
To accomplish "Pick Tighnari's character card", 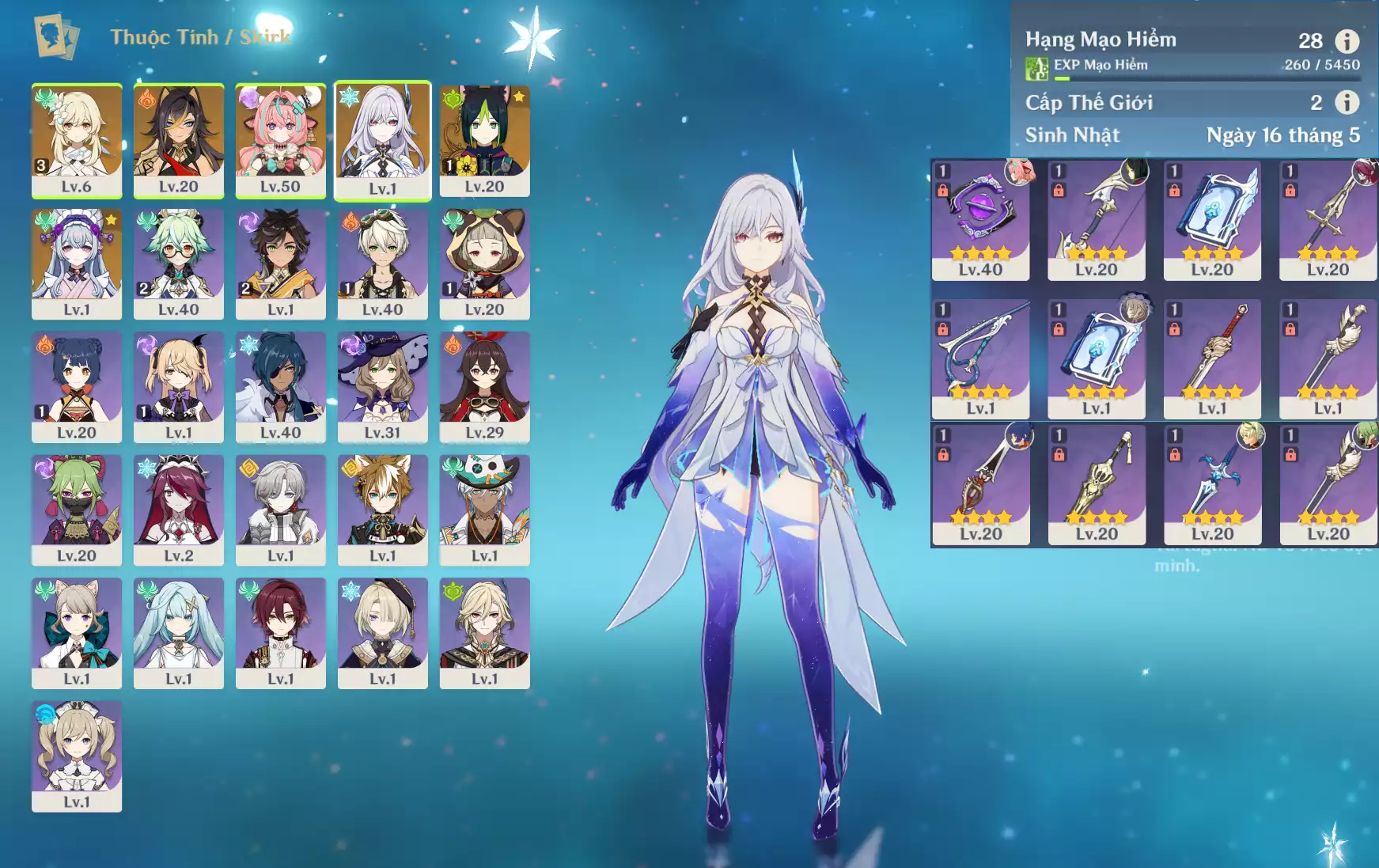I will [x=484, y=140].
